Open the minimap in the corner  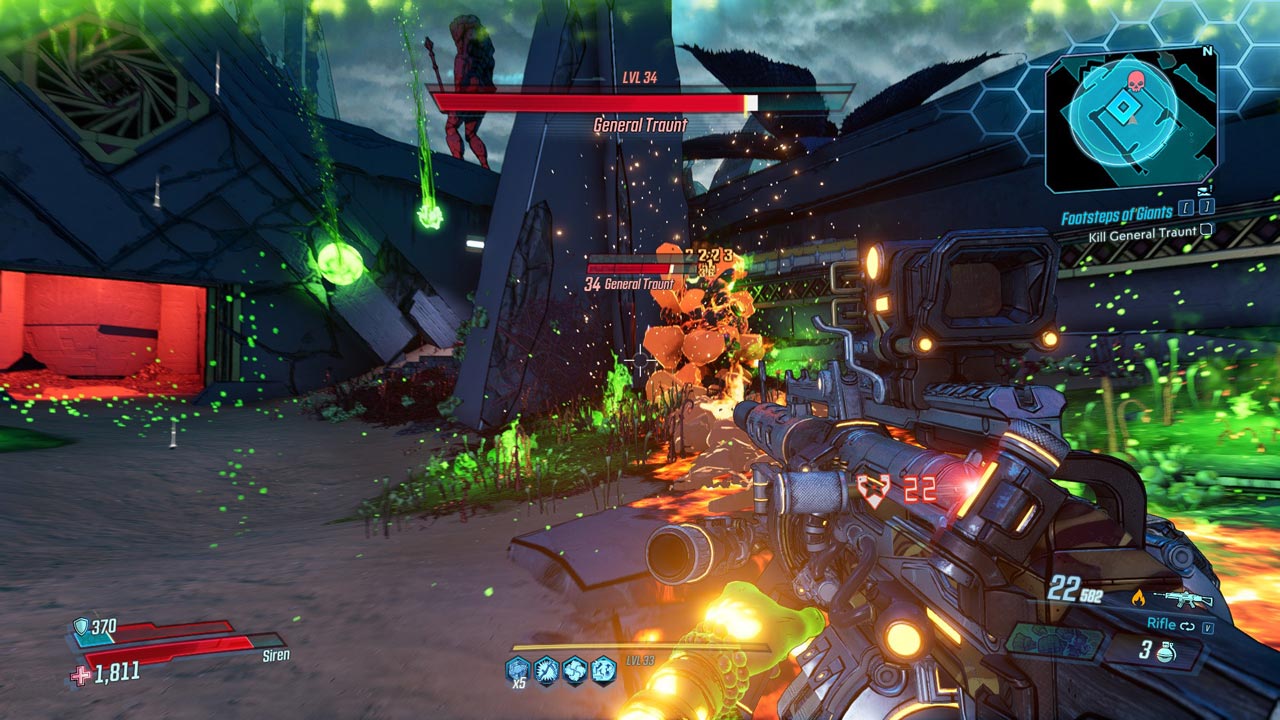tap(1130, 118)
